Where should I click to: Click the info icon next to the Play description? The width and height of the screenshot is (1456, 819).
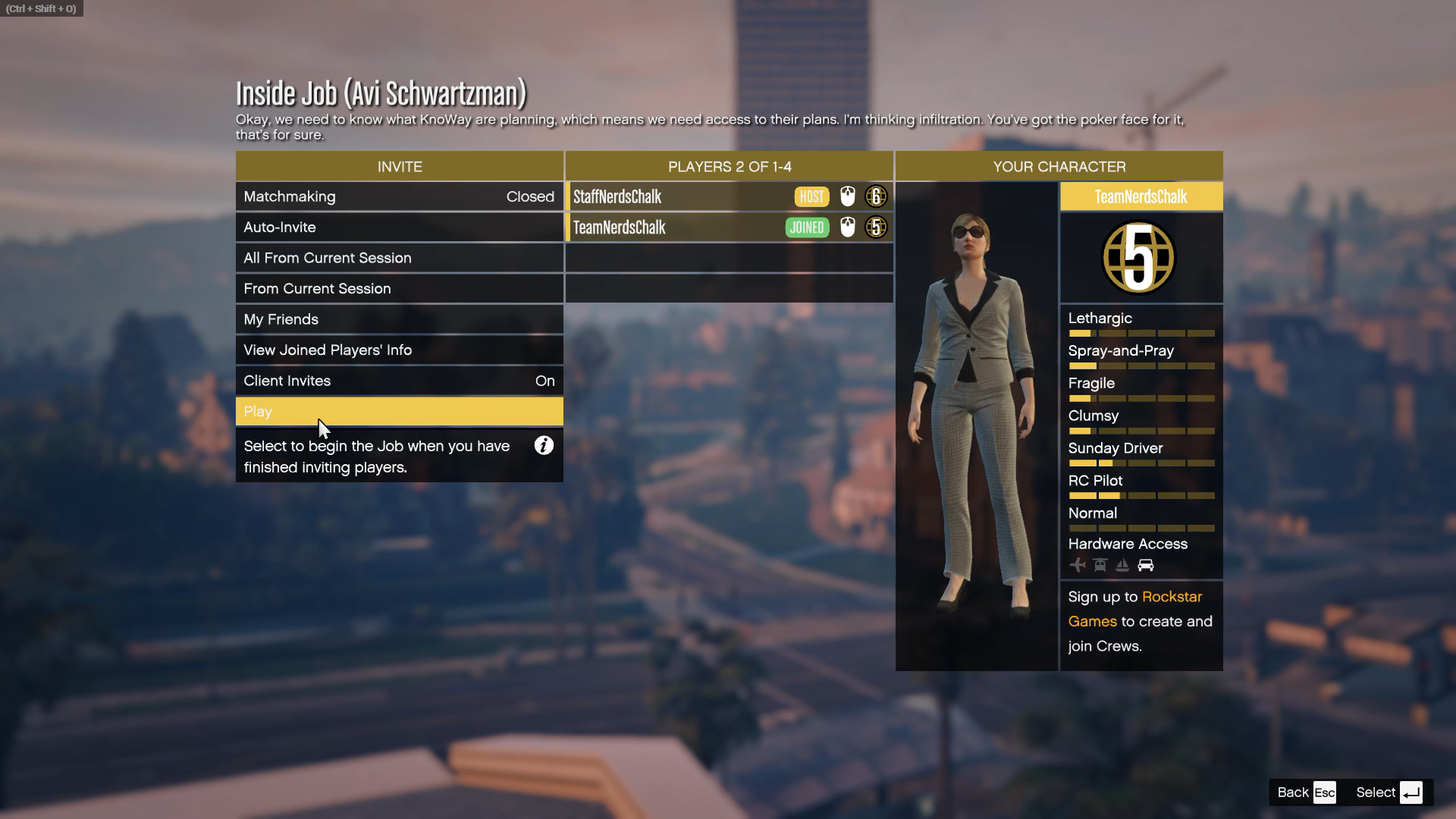click(544, 446)
